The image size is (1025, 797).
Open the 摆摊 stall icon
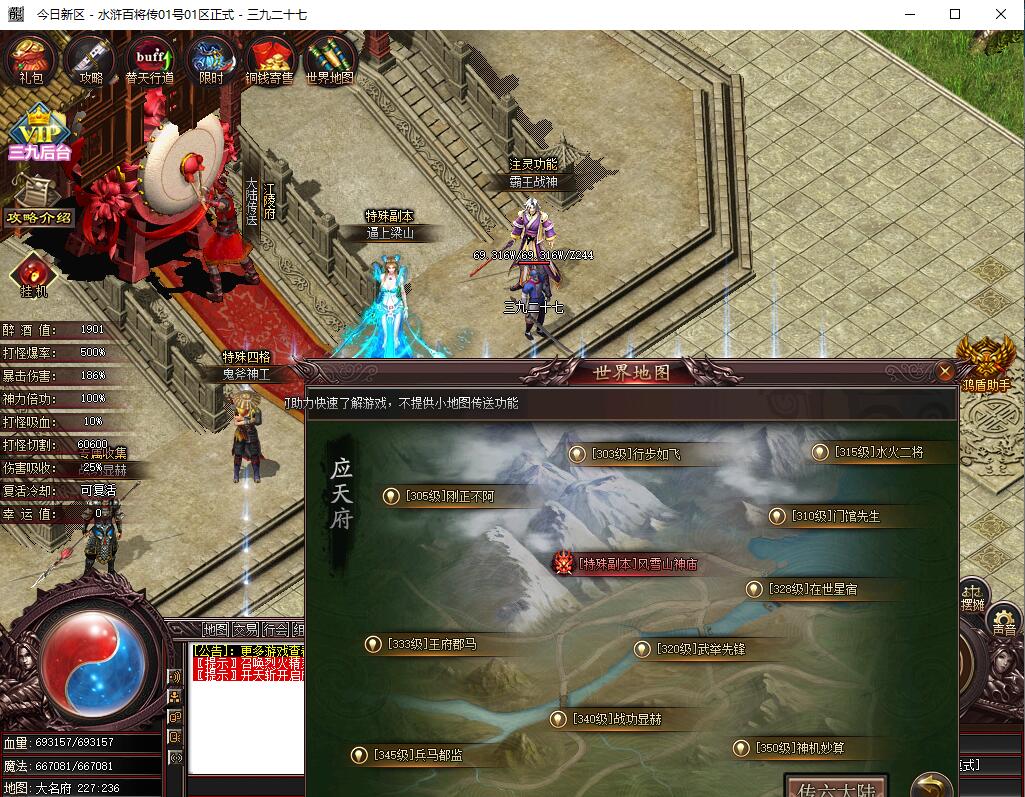tap(972, 596)
